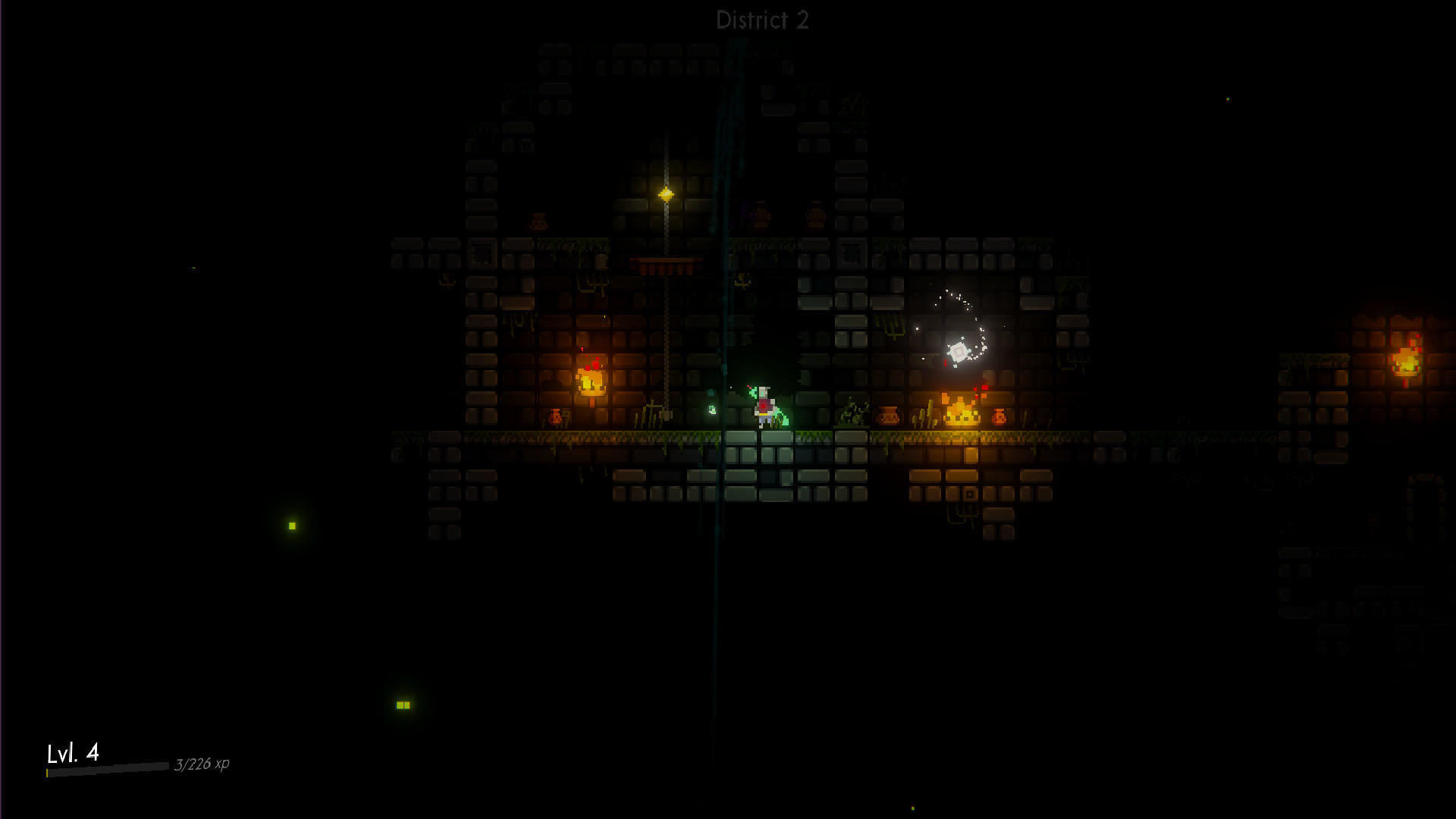Click the green firefly near the player
Image resolution: width=1456 pixels, height=819 pixels.
click(711, 409)
